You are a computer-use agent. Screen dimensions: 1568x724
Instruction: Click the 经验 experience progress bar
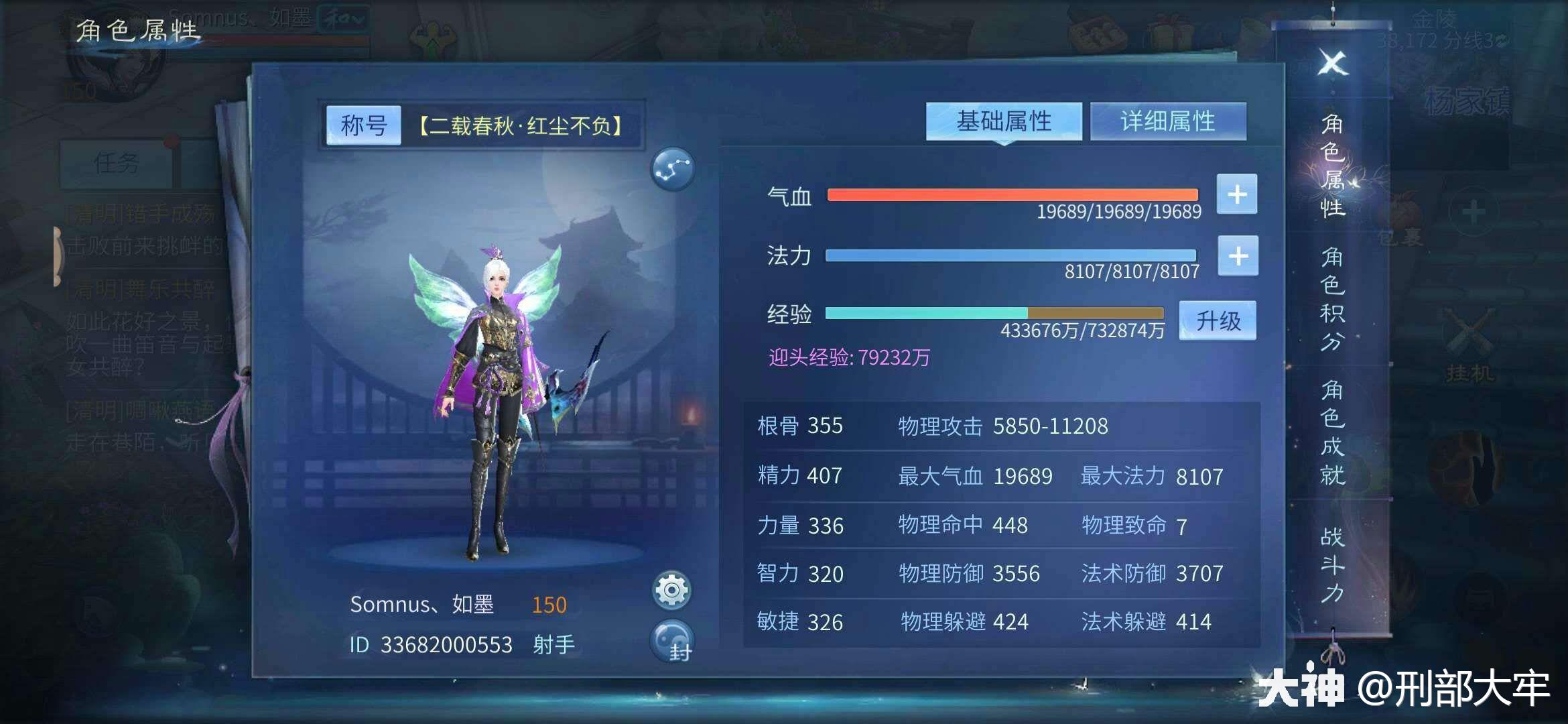coord(994,312)
